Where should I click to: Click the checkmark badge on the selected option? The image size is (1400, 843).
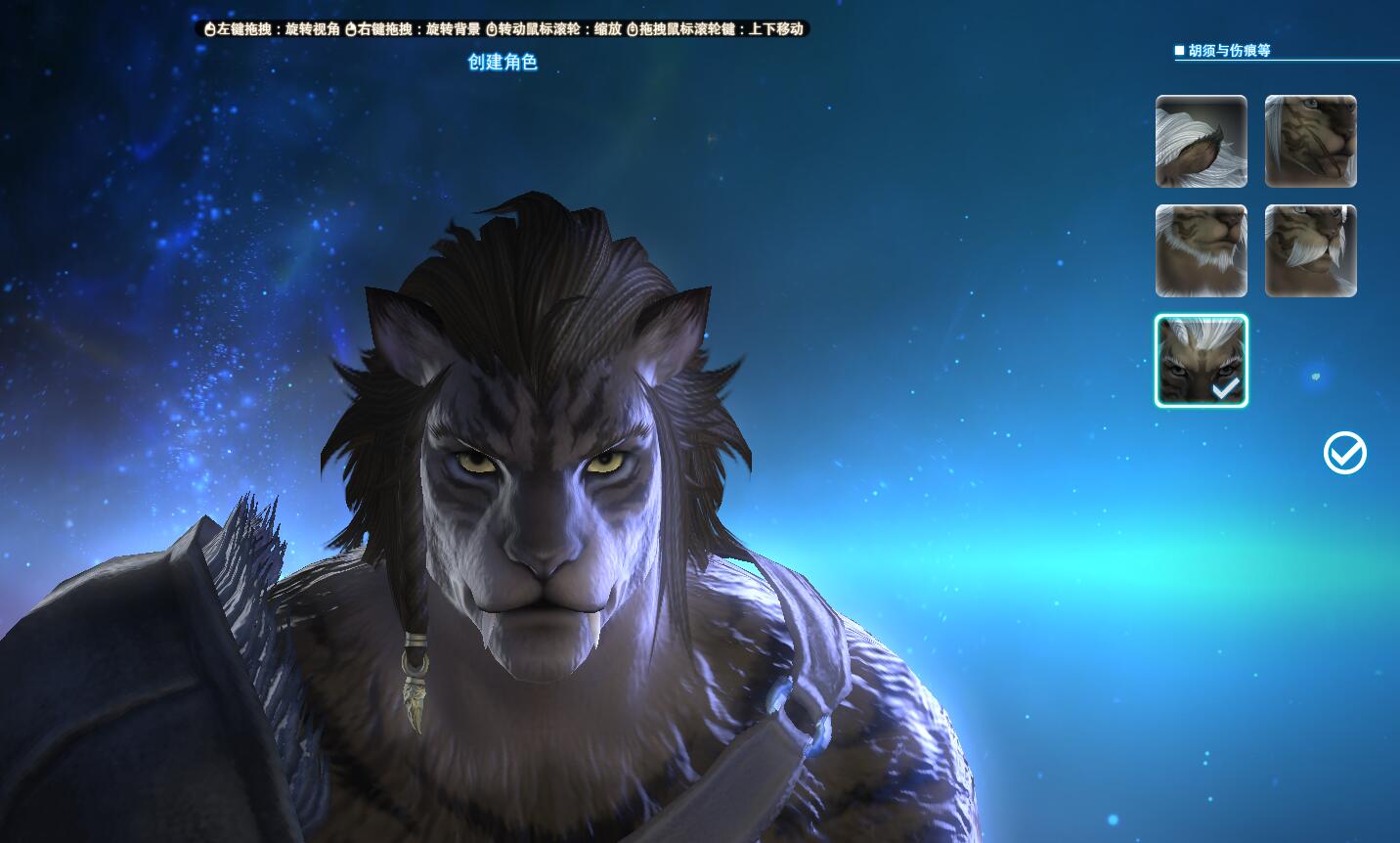[x=1225, y=388]
